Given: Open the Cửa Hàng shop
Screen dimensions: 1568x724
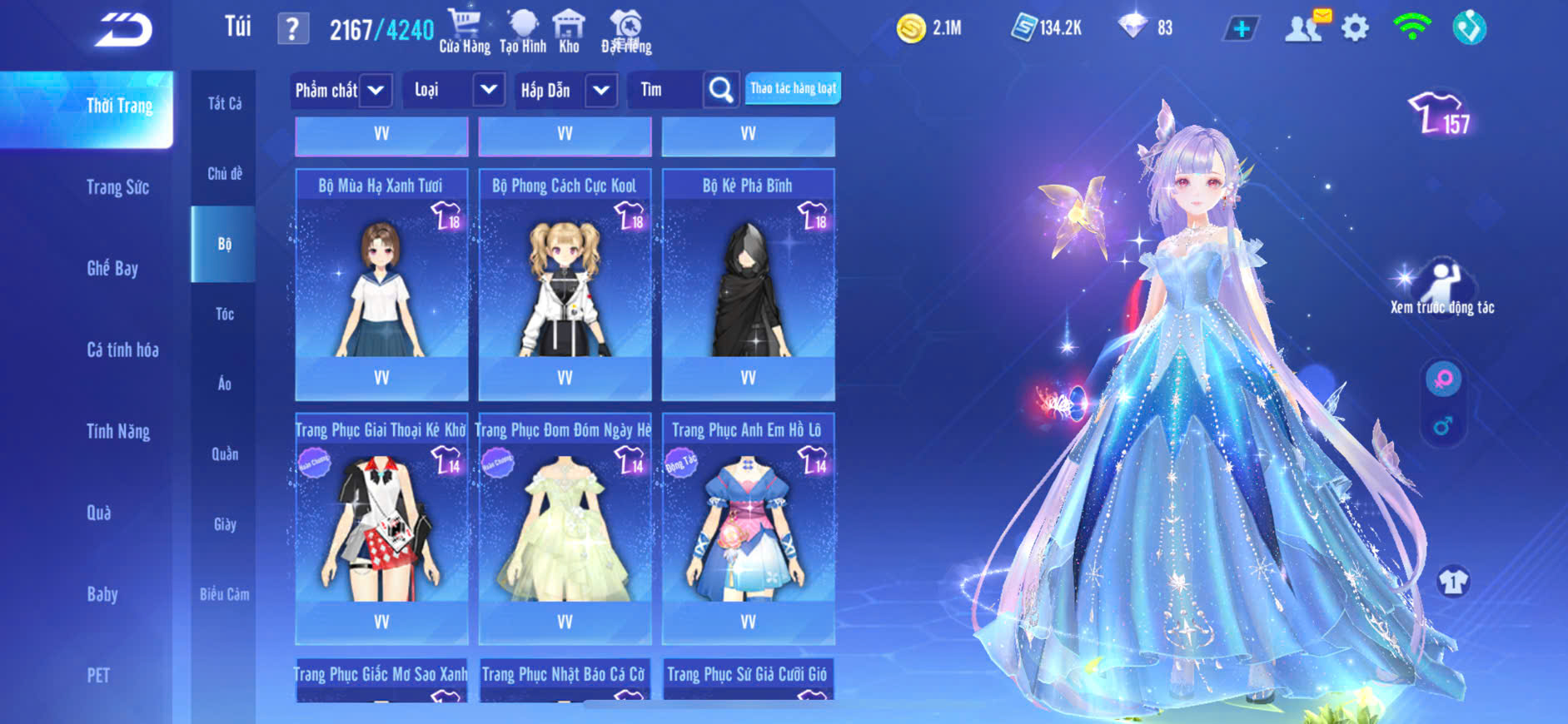Looking at the screenshot, I should (x=465, y=31).
